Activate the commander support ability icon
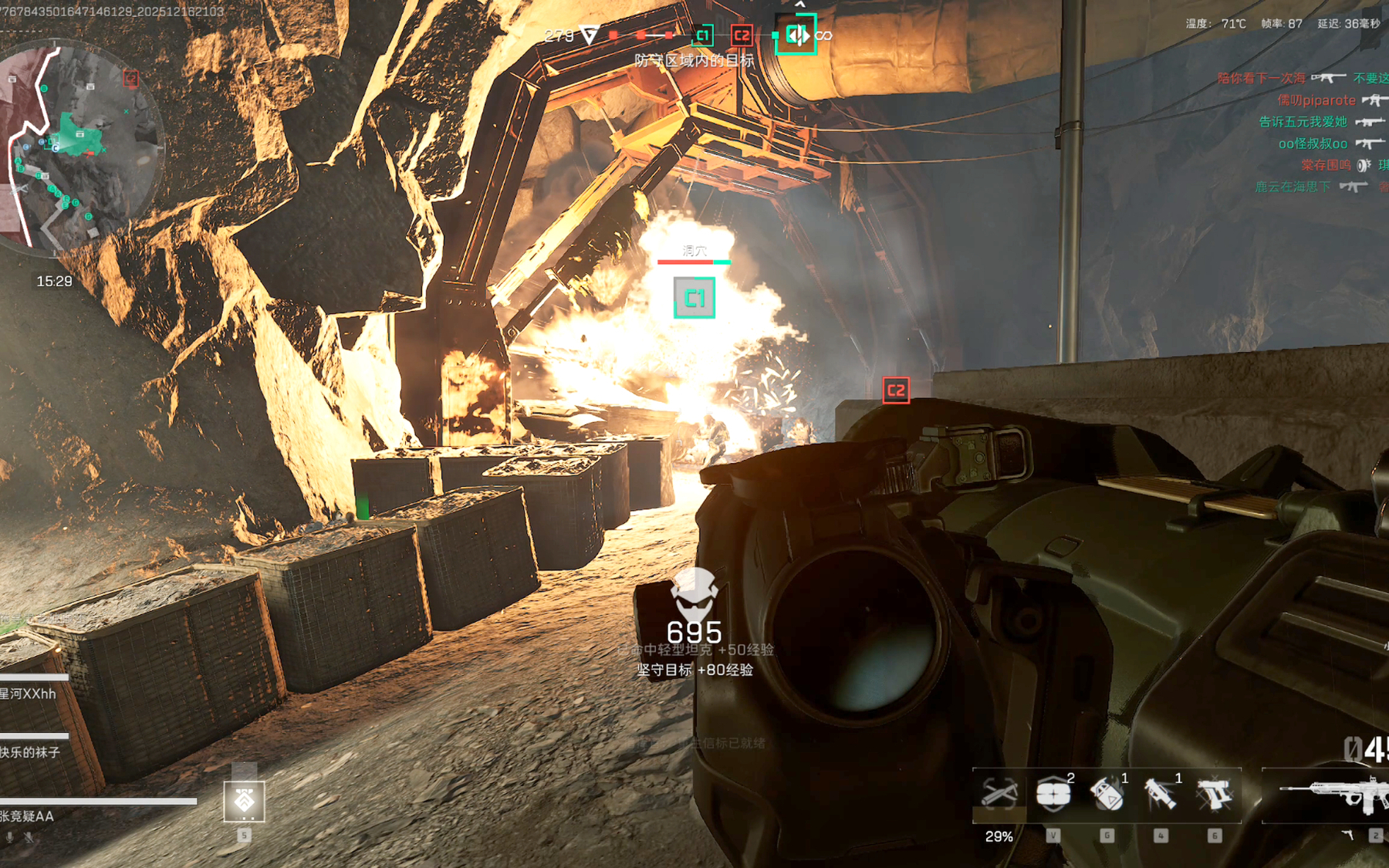Screen dimensions: 1389x868 click(244, 801)
